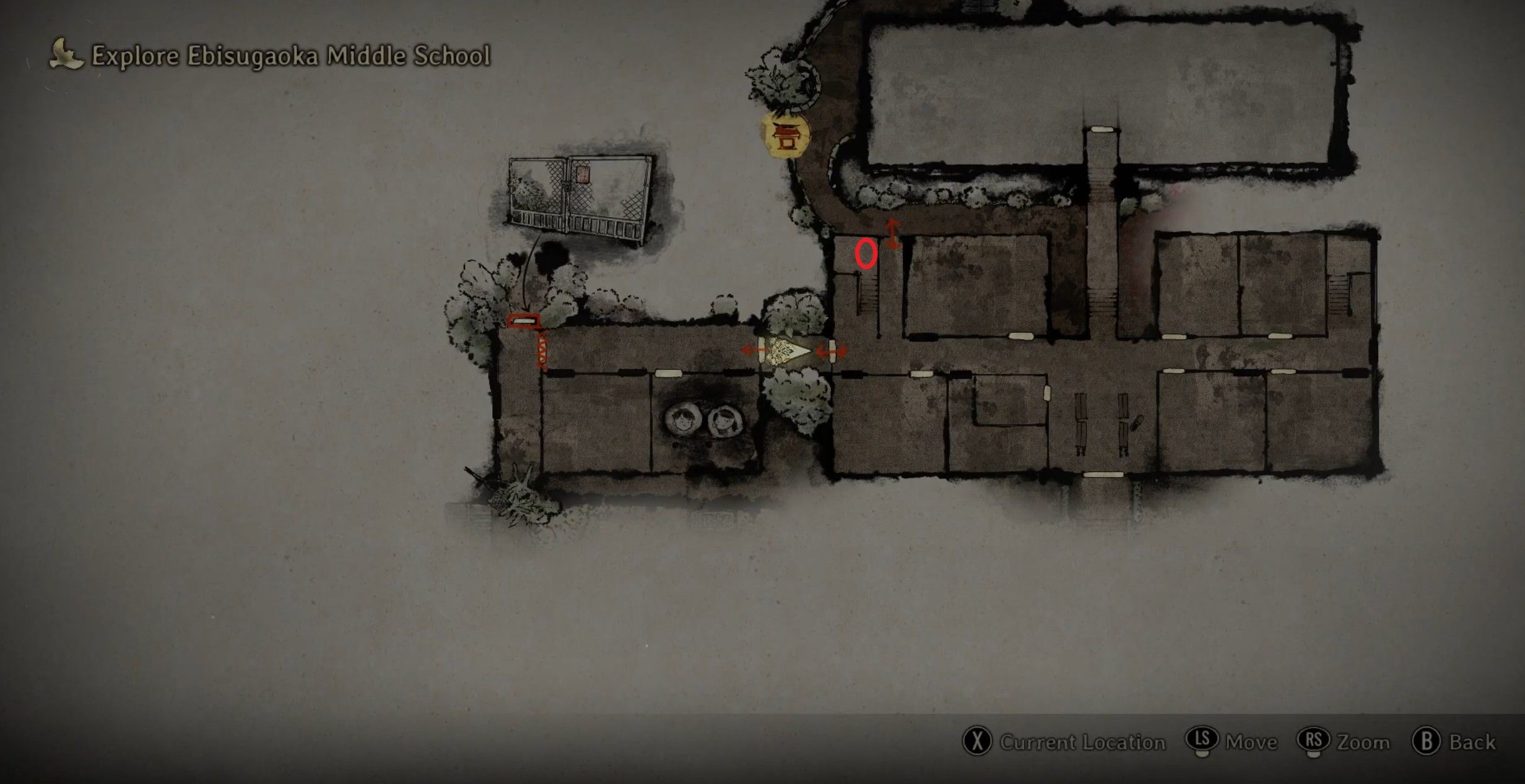The image size is (1525, 784).
Task: Click the red locked door marker
Action: 524,321
